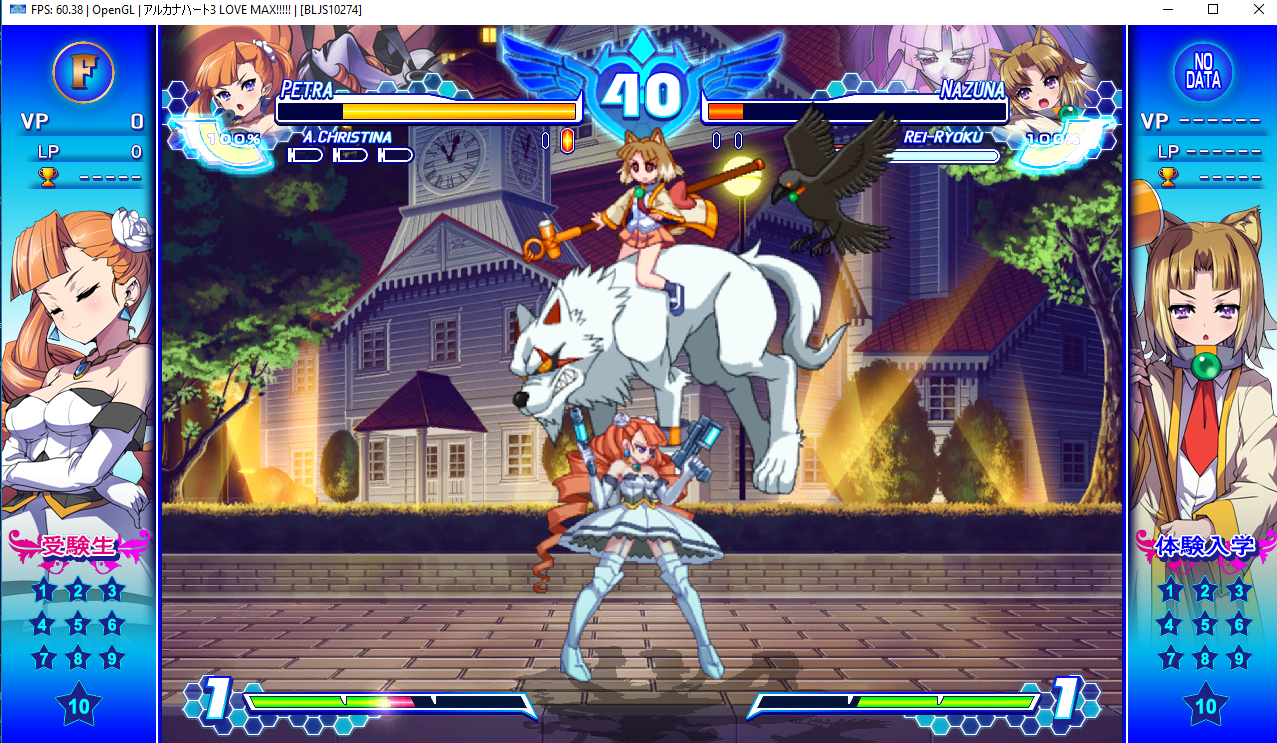Click the NO DATA badge

(1203, 72)
